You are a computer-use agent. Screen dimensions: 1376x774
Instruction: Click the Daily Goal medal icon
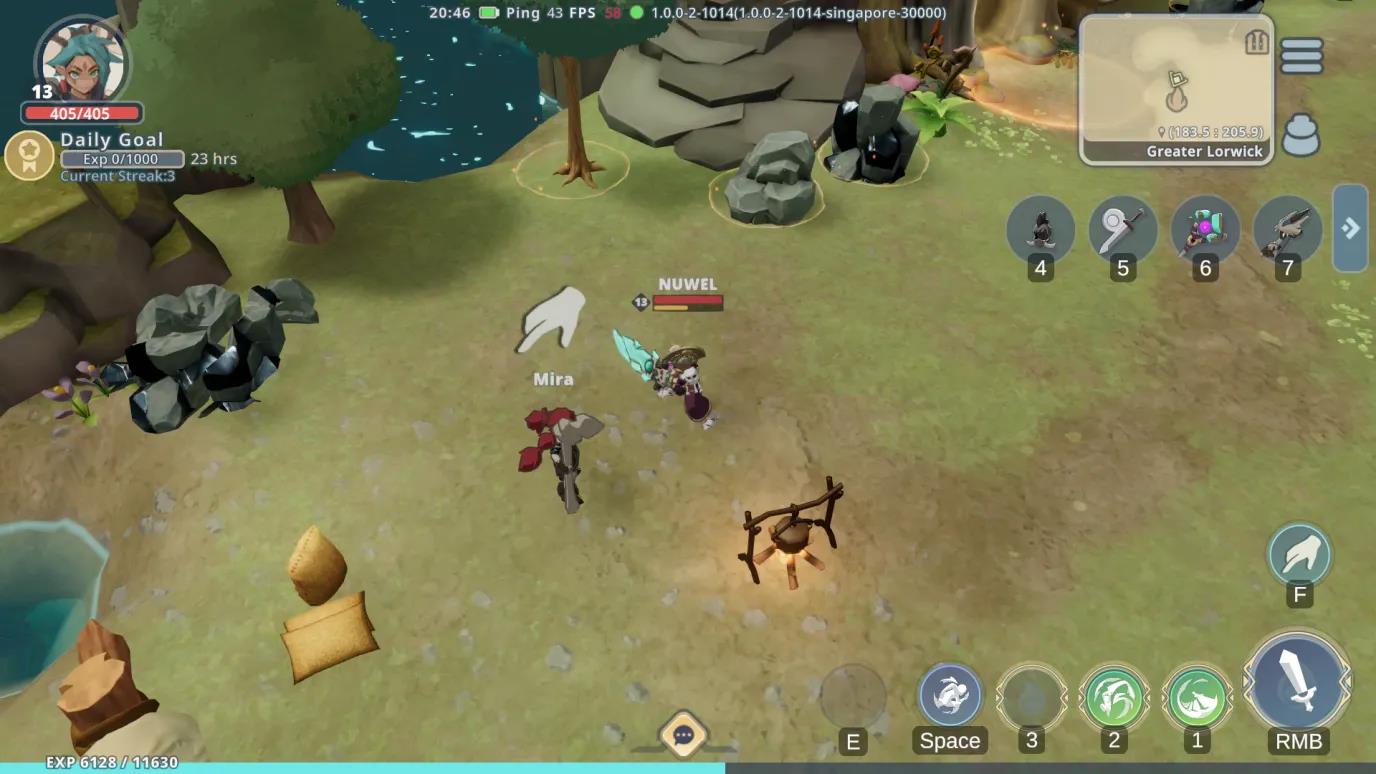point(29,157)
